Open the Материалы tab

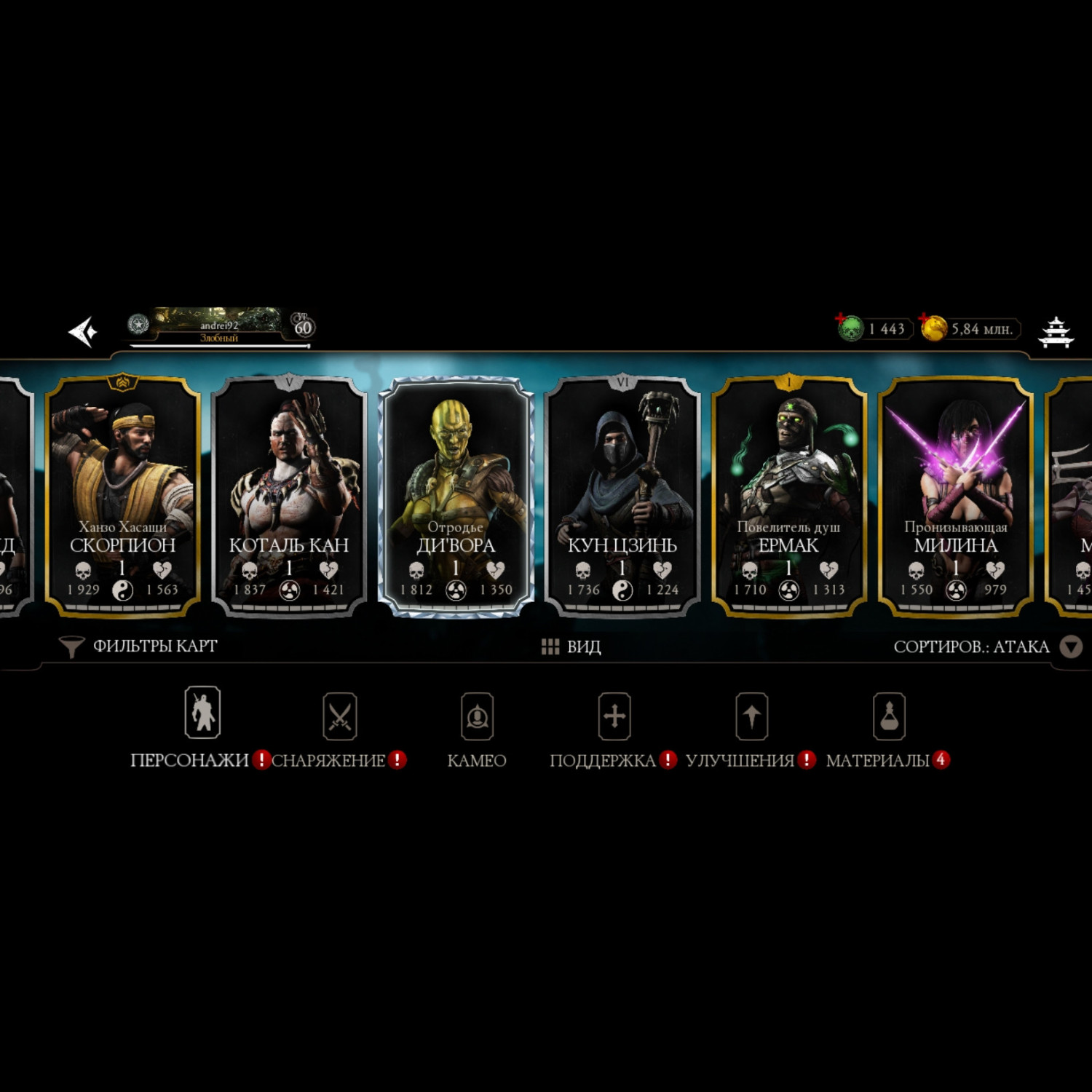(888, 728)
